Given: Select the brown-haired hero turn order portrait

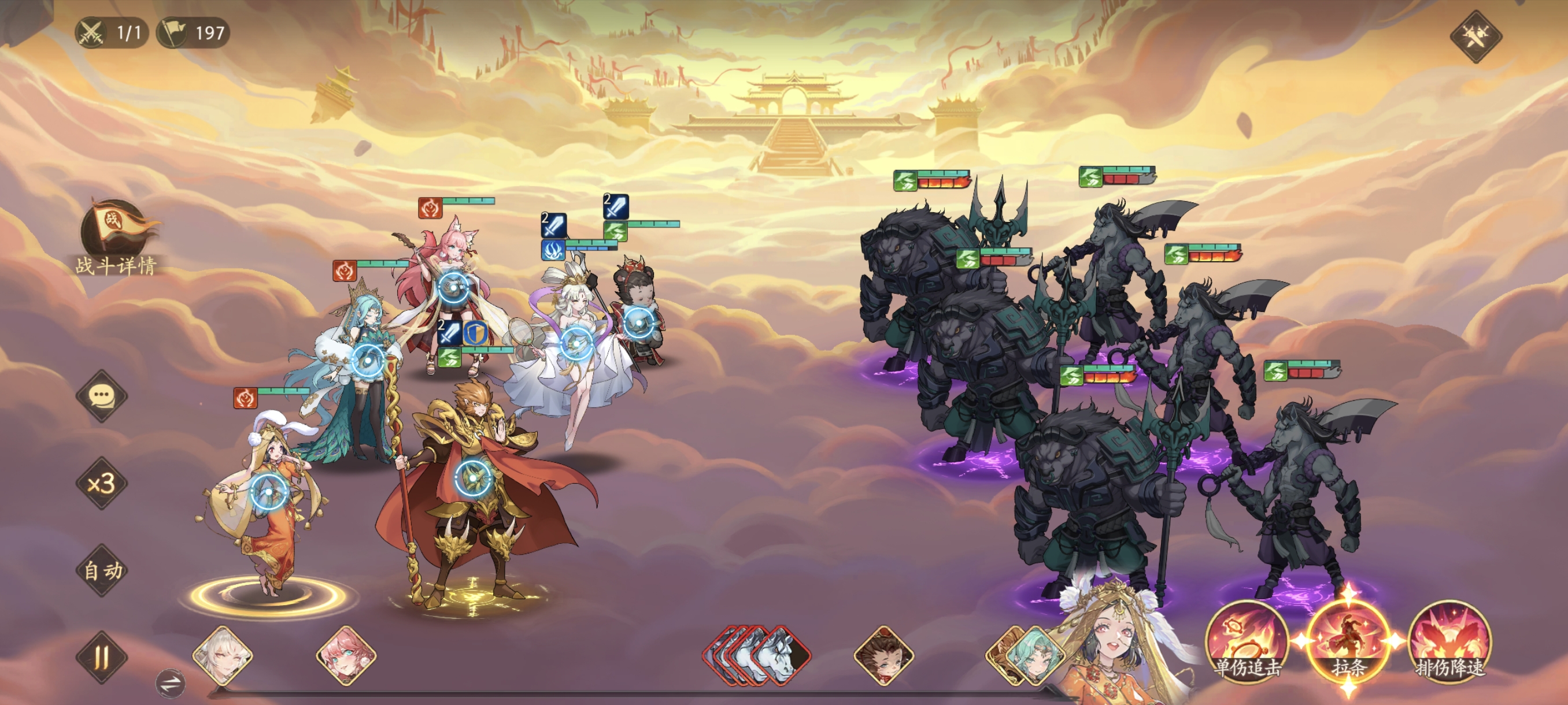Looking at the screenshot, I should (x=884, y=657).
